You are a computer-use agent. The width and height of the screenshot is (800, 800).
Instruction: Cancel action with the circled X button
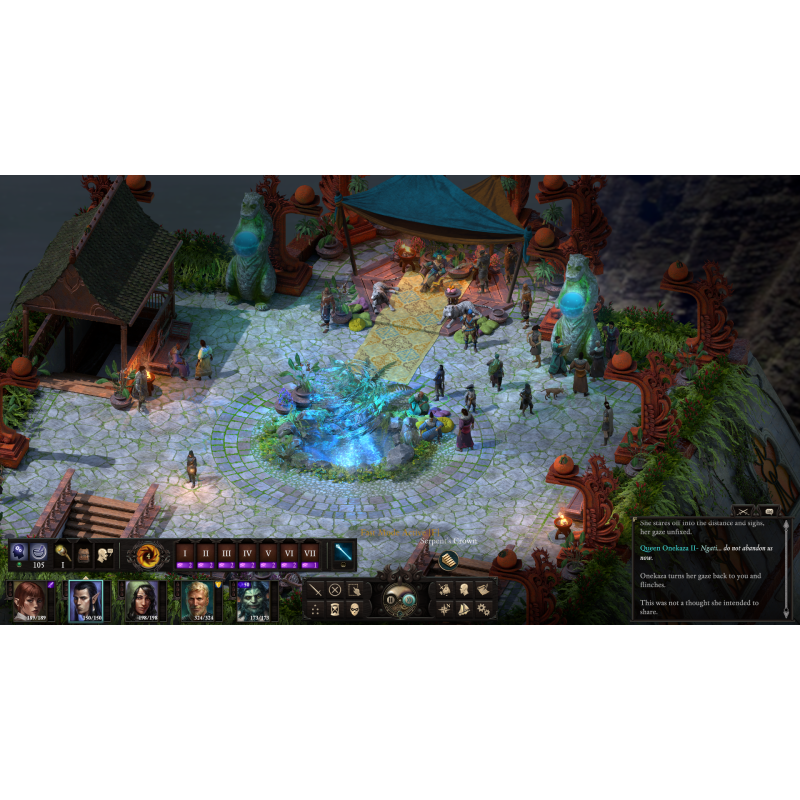[x=336, y=589]
